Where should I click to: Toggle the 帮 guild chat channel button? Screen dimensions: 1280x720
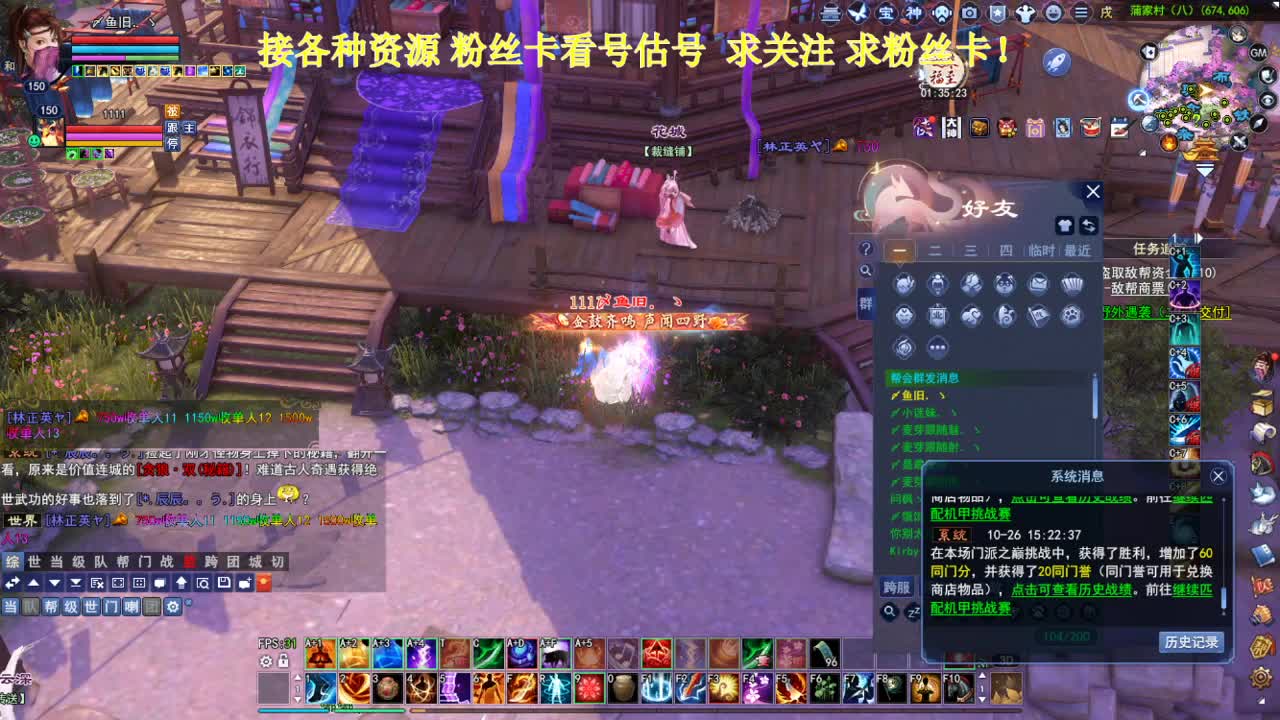tap(53, 607)
